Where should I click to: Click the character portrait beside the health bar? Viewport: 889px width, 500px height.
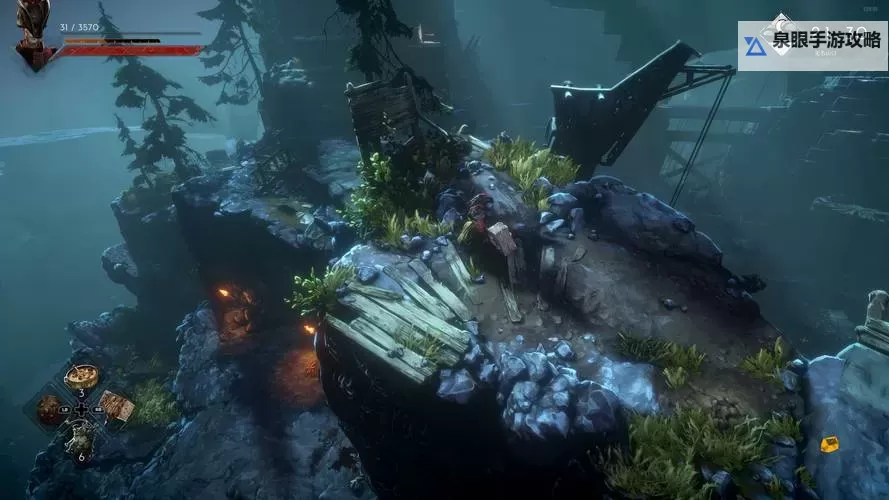coord(33,35)
